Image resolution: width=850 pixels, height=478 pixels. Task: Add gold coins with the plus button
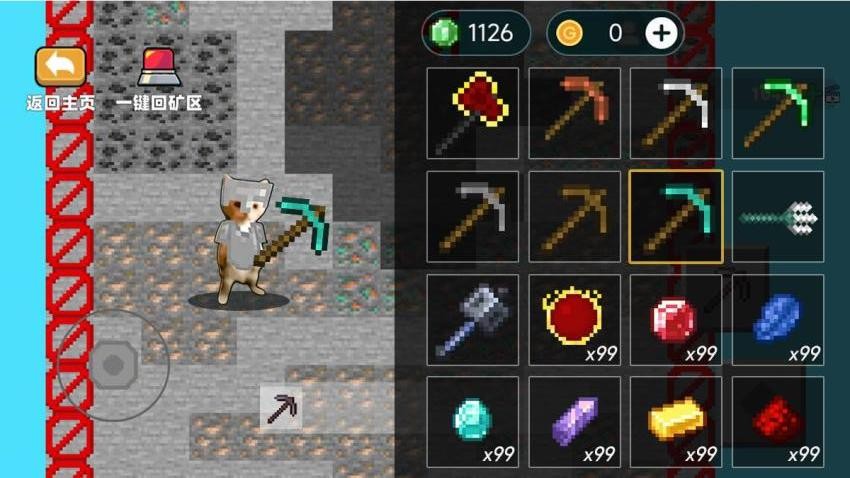click(x=662, y=33)
